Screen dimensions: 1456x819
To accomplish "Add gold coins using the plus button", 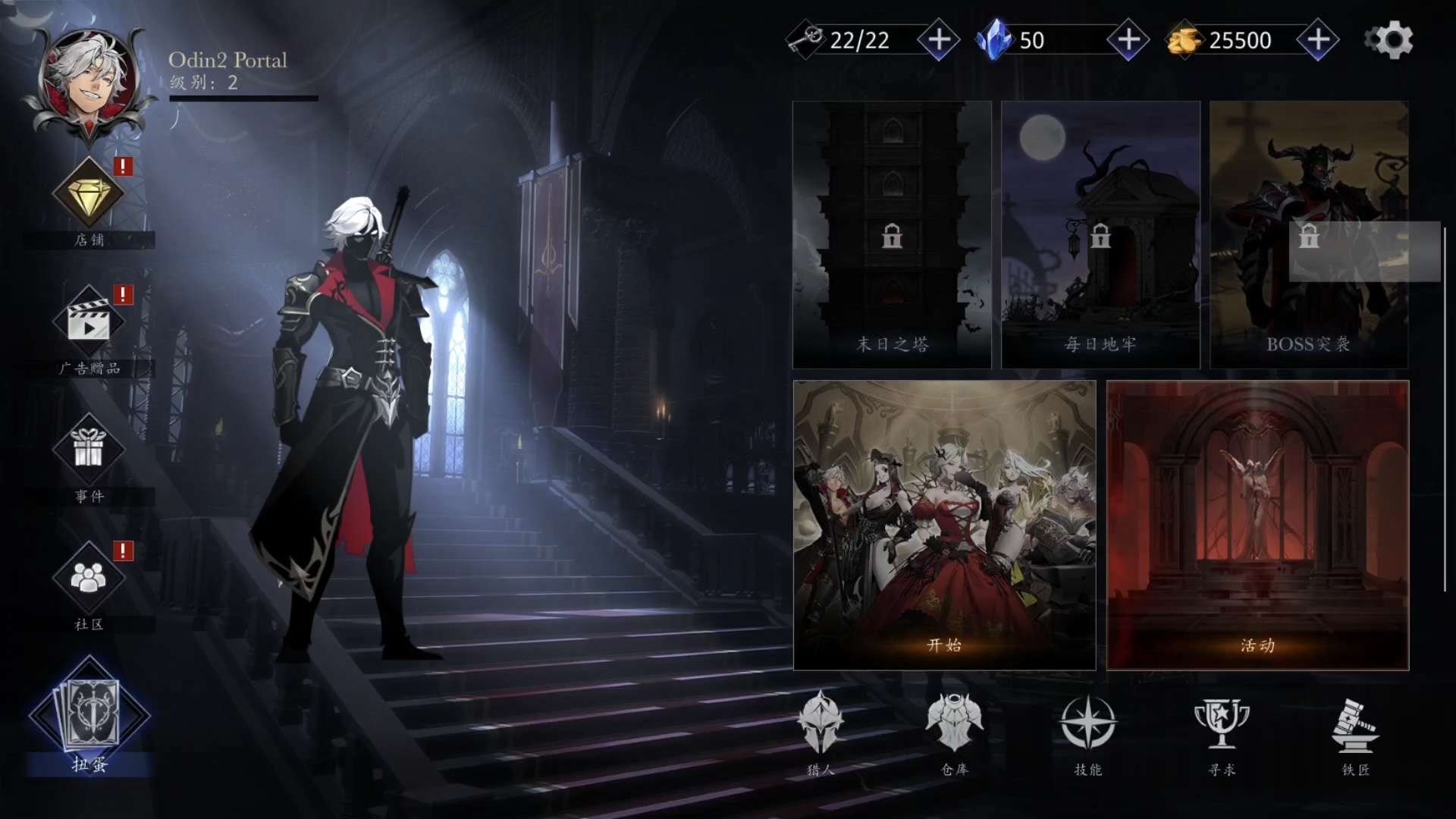I will click(1318, 40).
